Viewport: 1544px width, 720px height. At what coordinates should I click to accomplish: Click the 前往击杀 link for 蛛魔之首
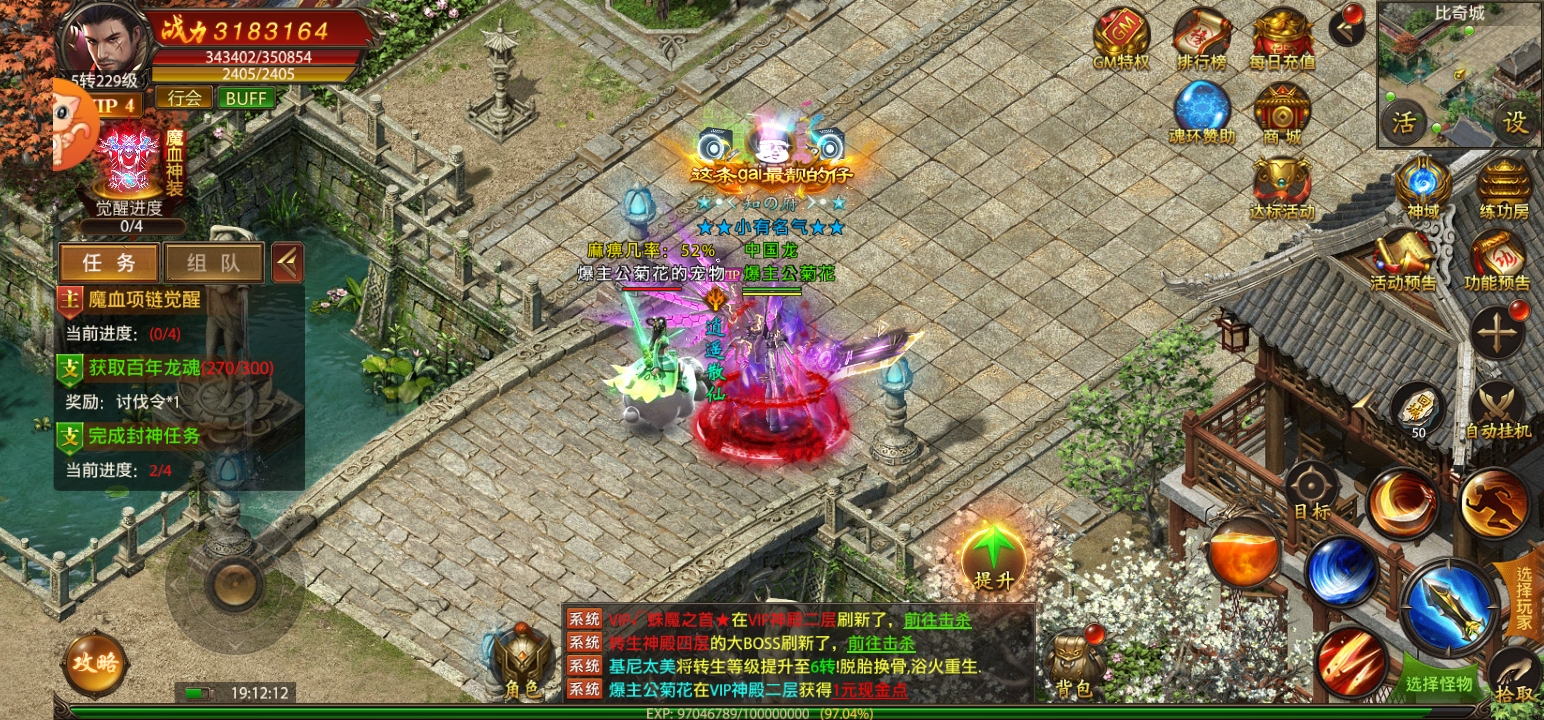(937, 620)
